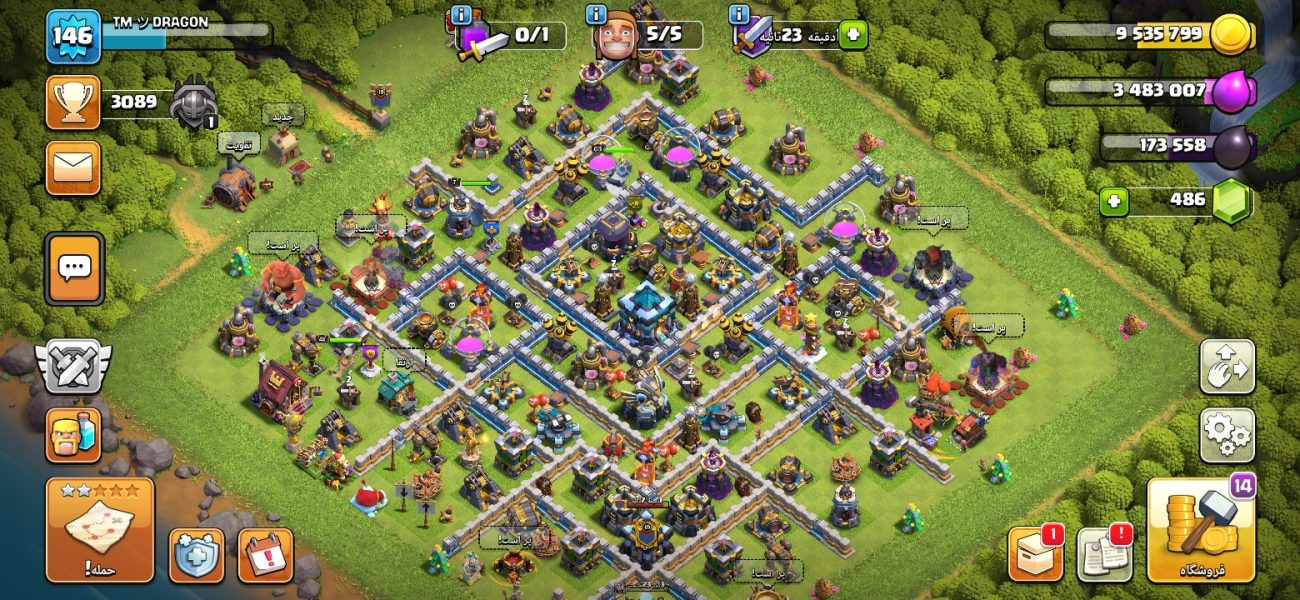The image size is (1300, 600).
Task: Open the crossed swords clan war shield
Action: (74, 367)
